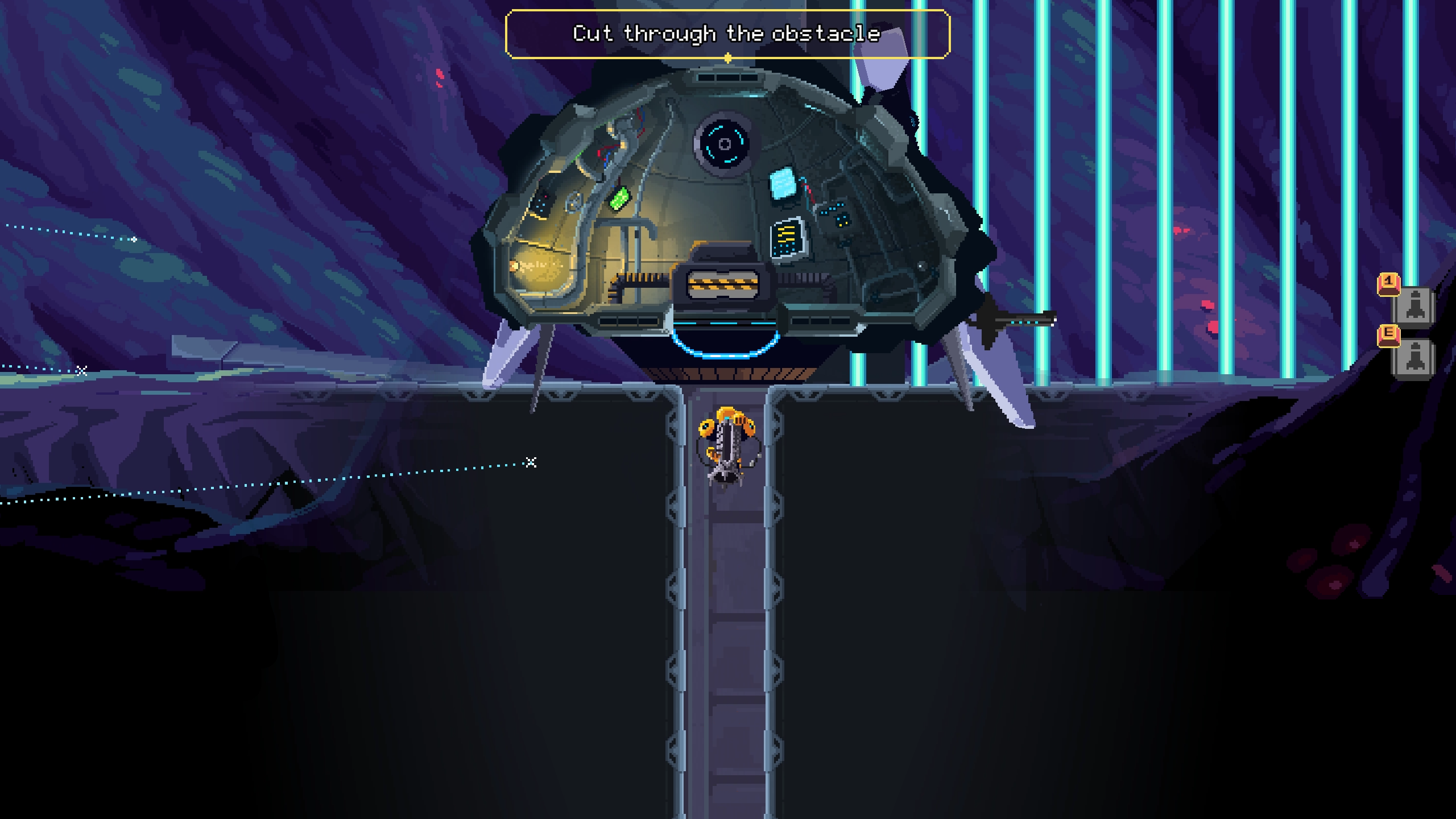Expand the objective banner's diamond marker
This screenshot has height=819, width=1456.
point(727,57)
